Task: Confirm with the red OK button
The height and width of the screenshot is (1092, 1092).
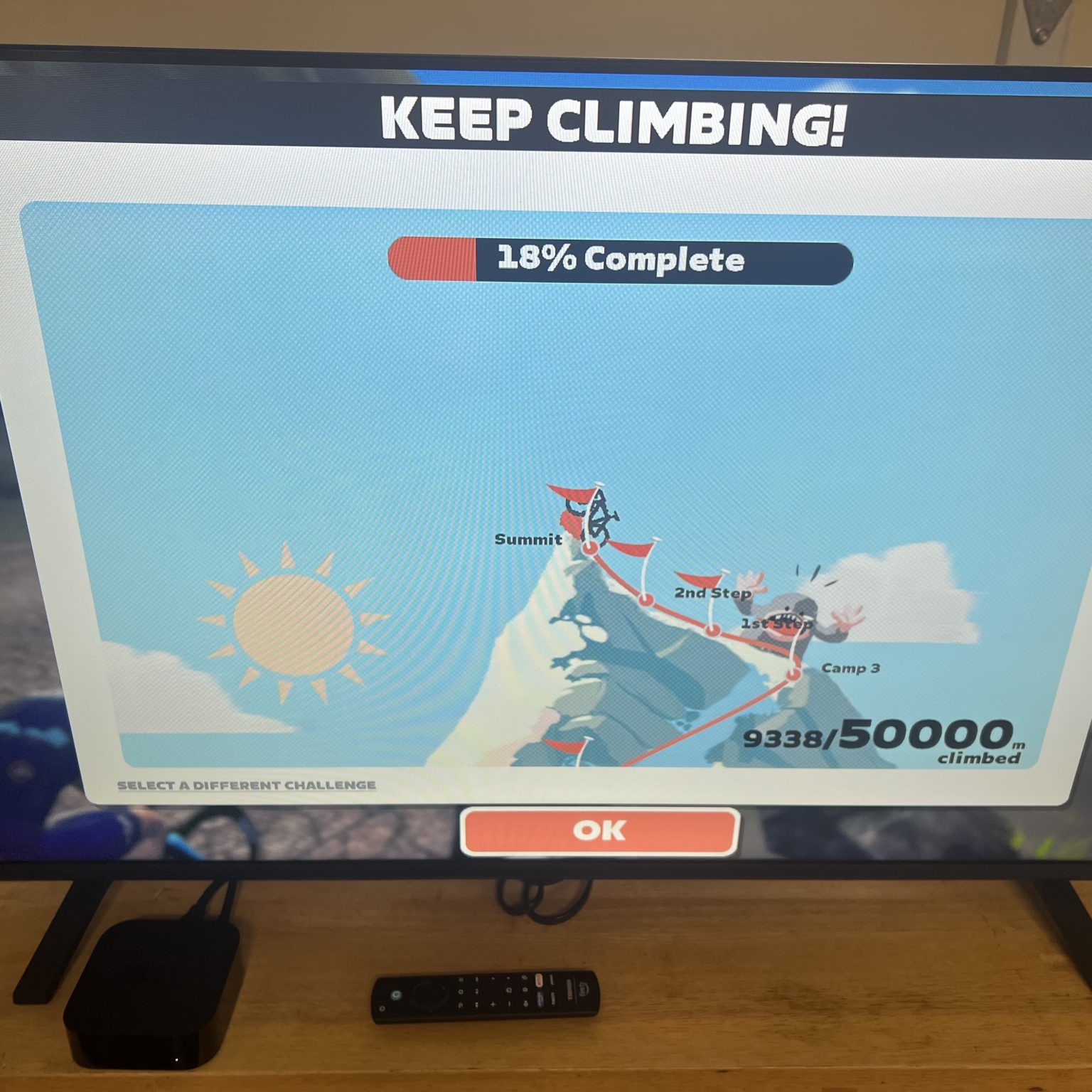Action: [x=599, y=830]
